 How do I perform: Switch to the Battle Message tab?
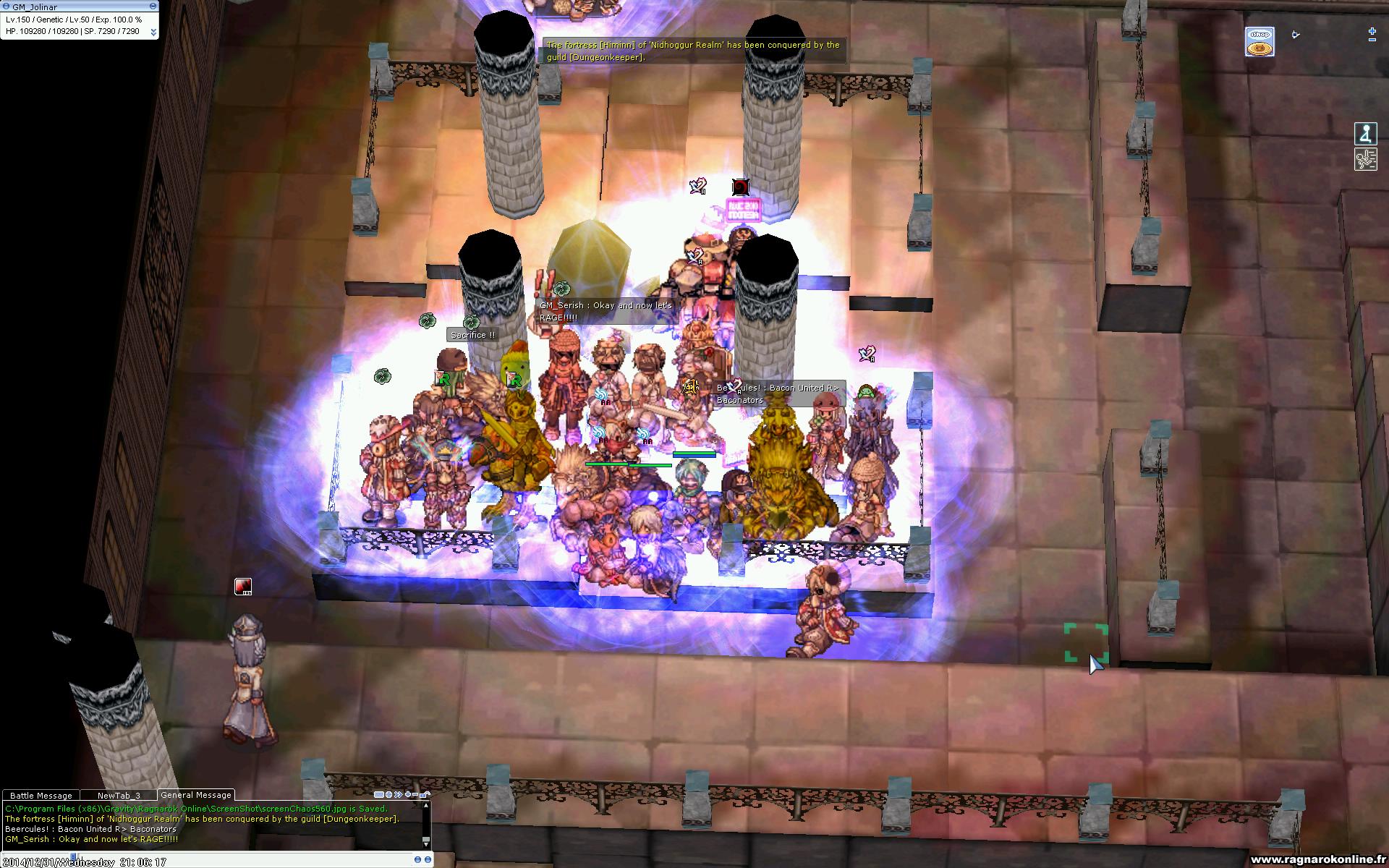pos(41,795)
